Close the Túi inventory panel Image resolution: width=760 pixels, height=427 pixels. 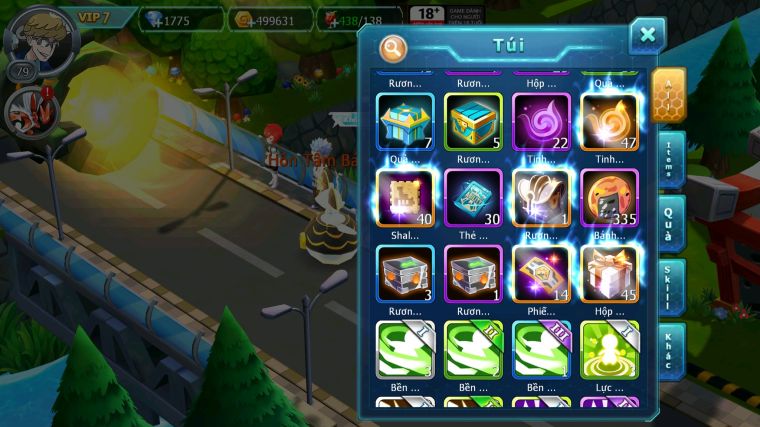647,36
